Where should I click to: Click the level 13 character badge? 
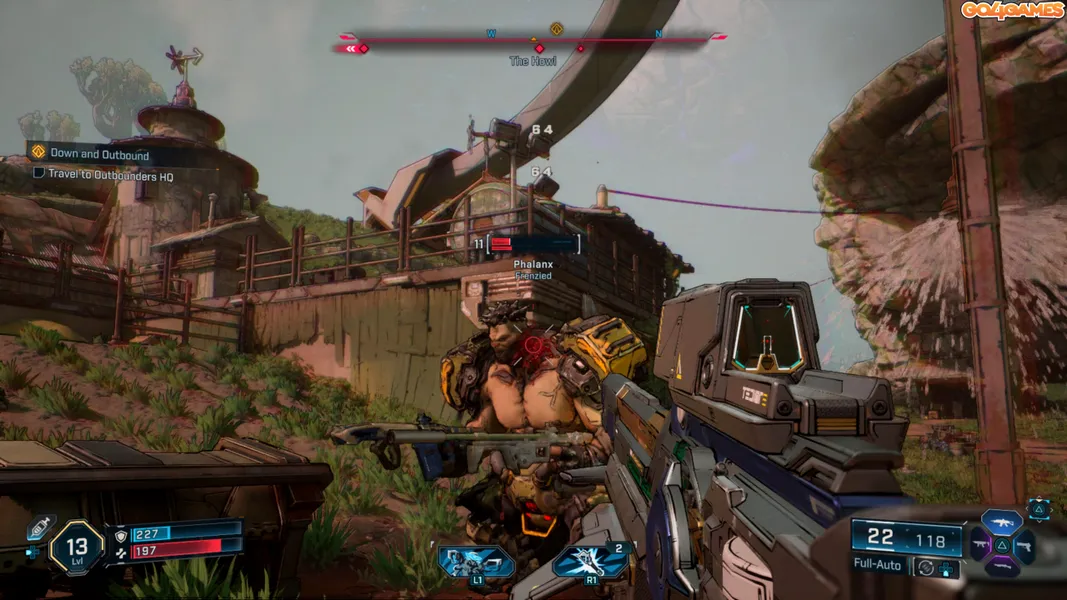click(x=77, y=547)
